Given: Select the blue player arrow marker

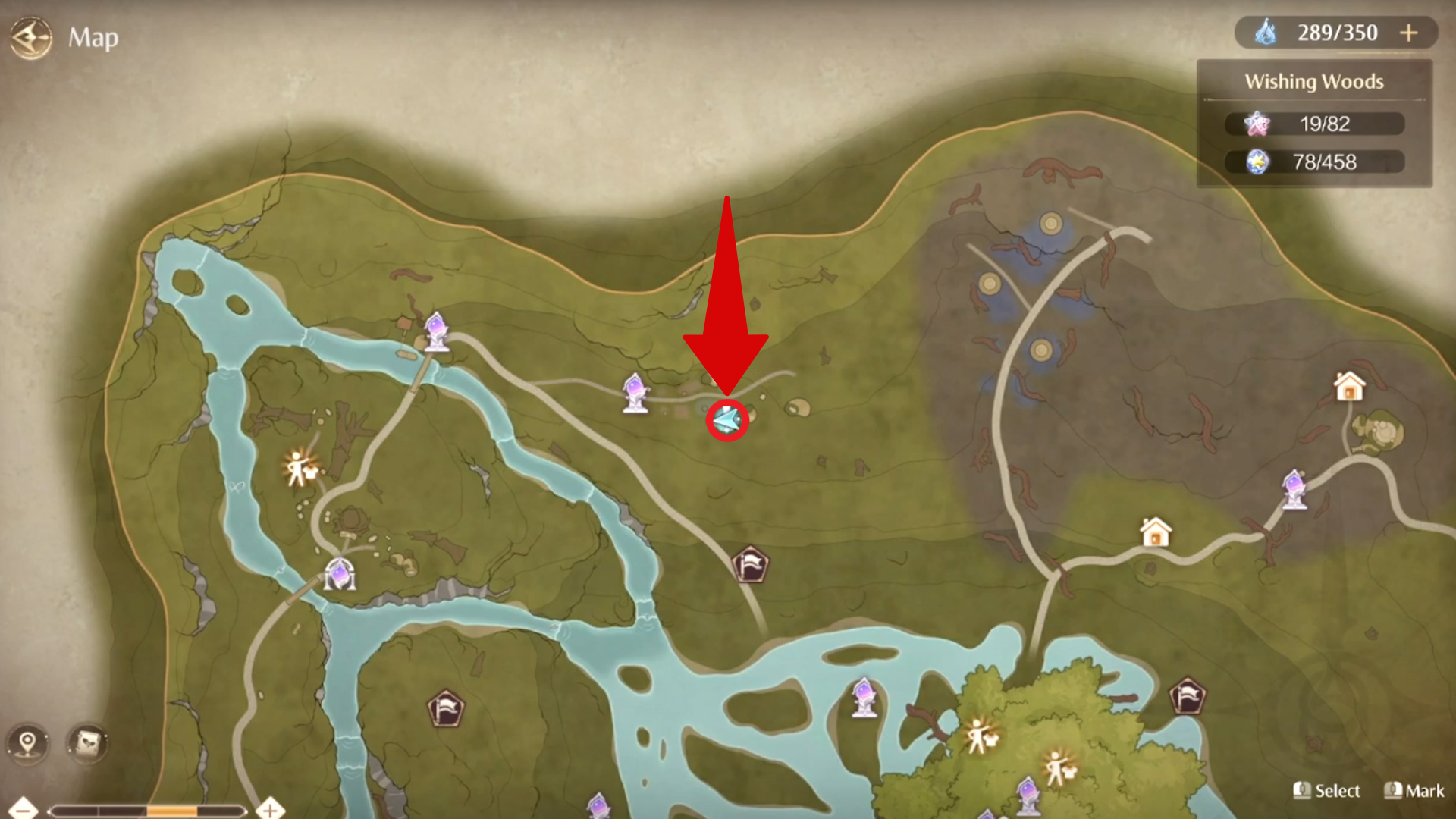Looking at the screenshot, I should coord(727,419).
